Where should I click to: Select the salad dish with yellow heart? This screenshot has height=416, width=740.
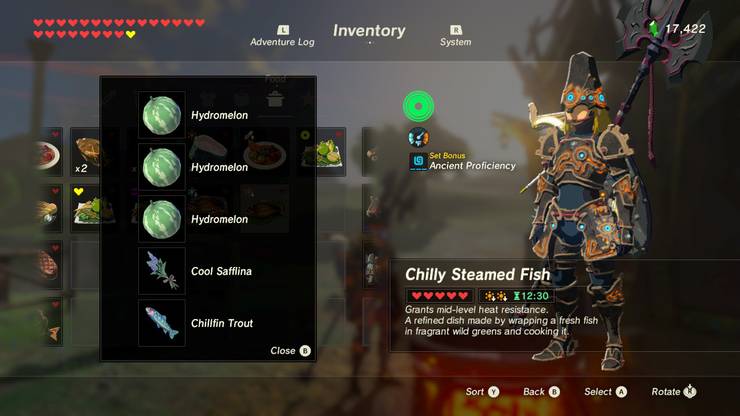(x=88, y=207)
